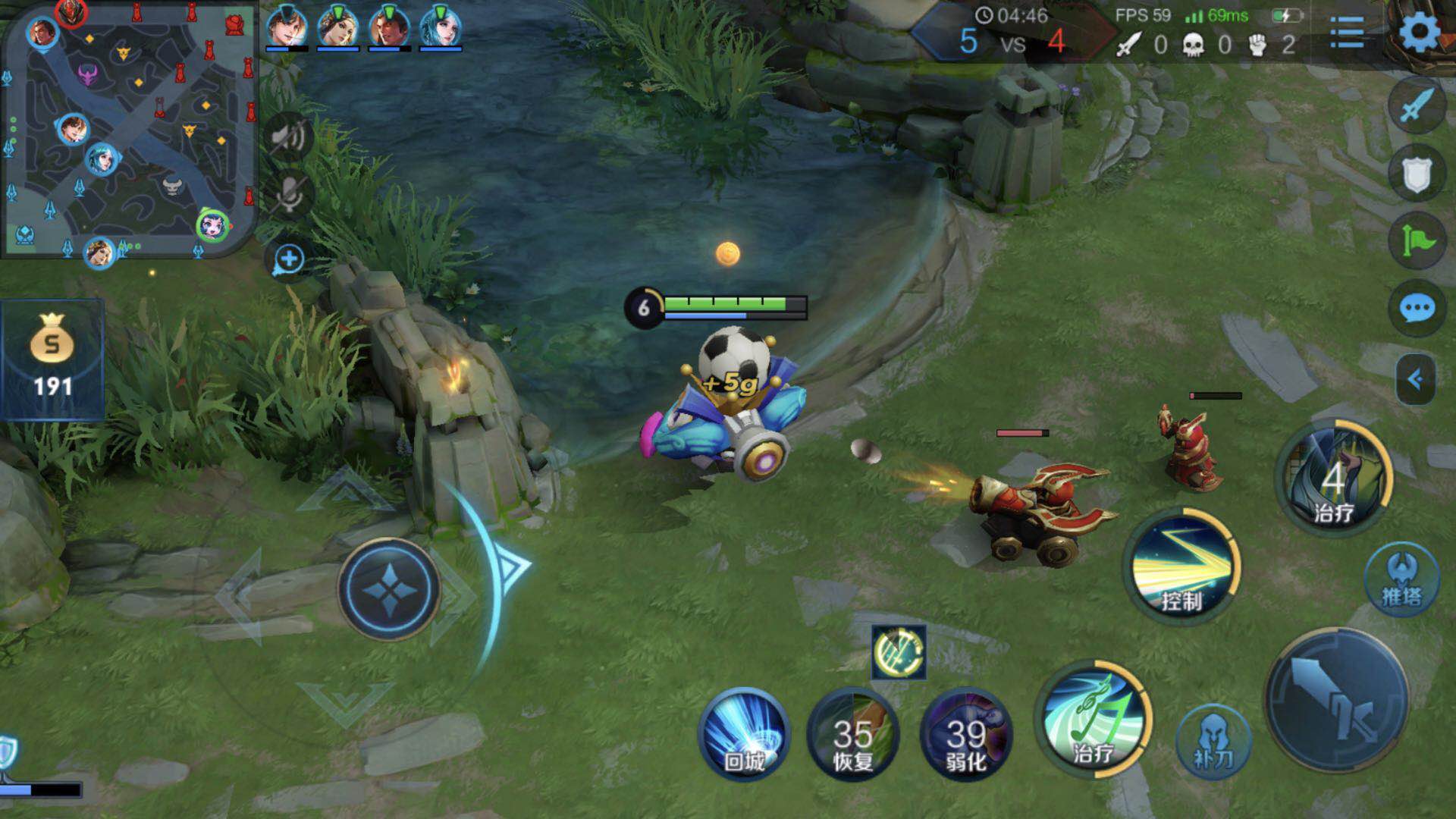
Task: Use the 恢复 restore spell
Action: click(853, 733)
